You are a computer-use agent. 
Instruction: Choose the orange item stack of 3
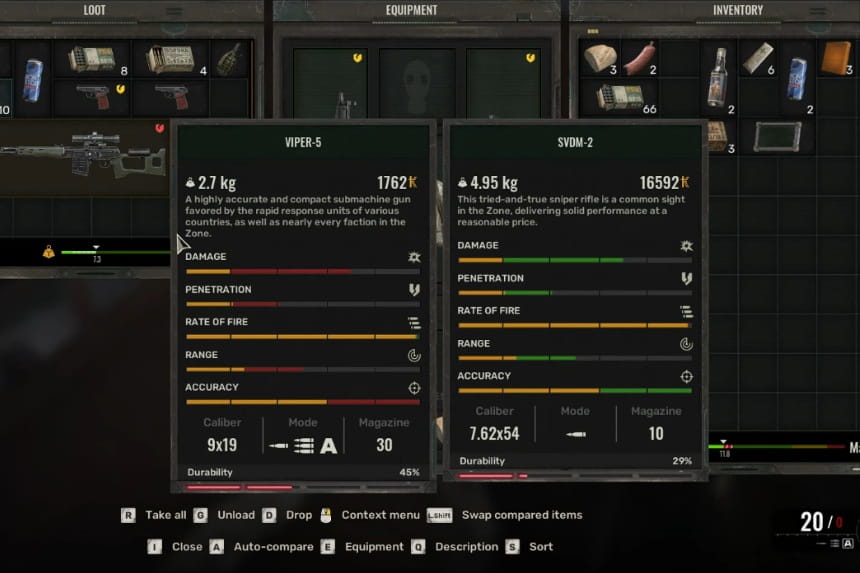point(835,58)
